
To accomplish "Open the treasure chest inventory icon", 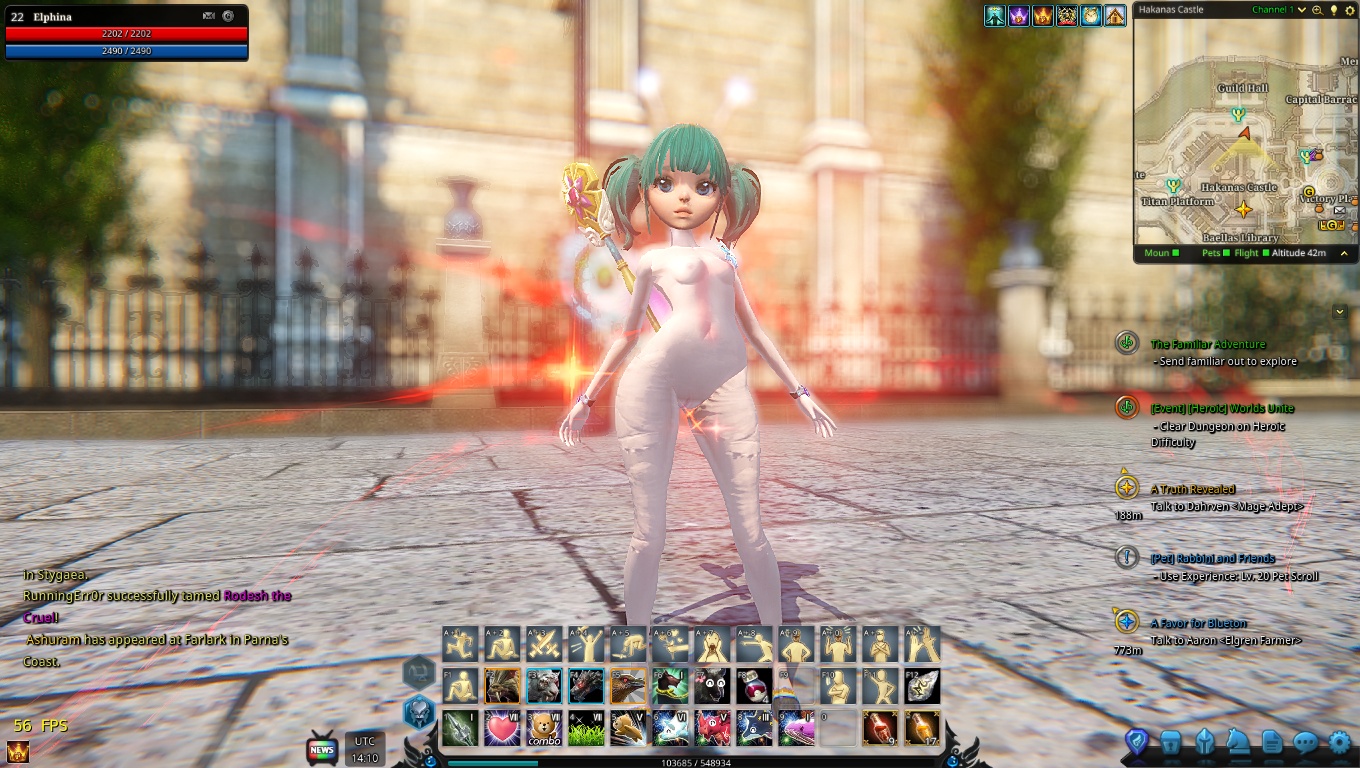I will pyautogui.click(x=1172, y=742).
